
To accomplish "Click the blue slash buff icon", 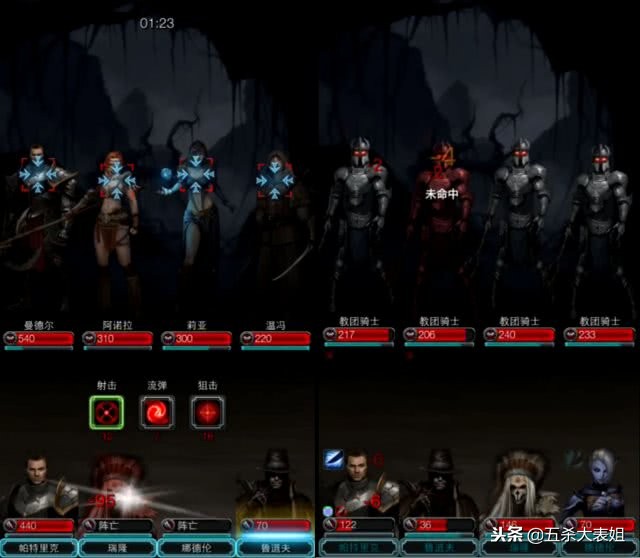I will pyautogui.click(x=333, y=458).
